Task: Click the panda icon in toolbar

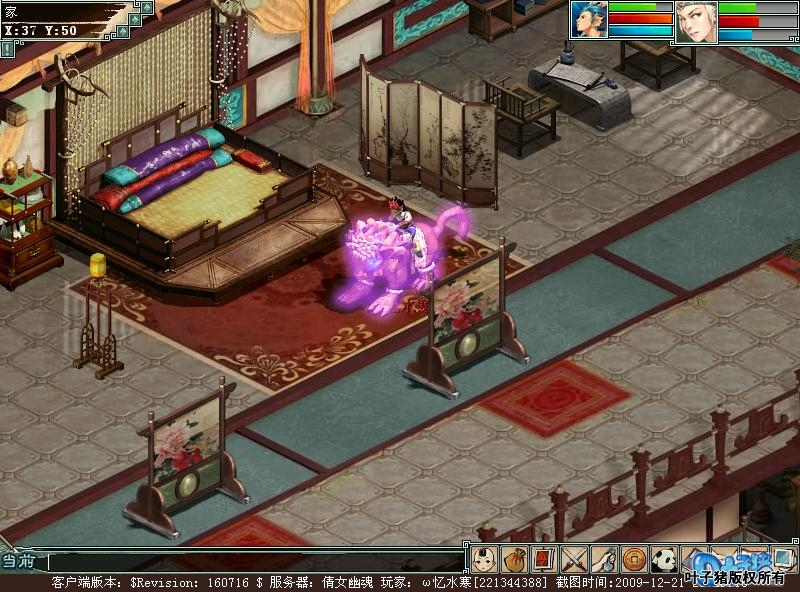Action: click(663, 558)
